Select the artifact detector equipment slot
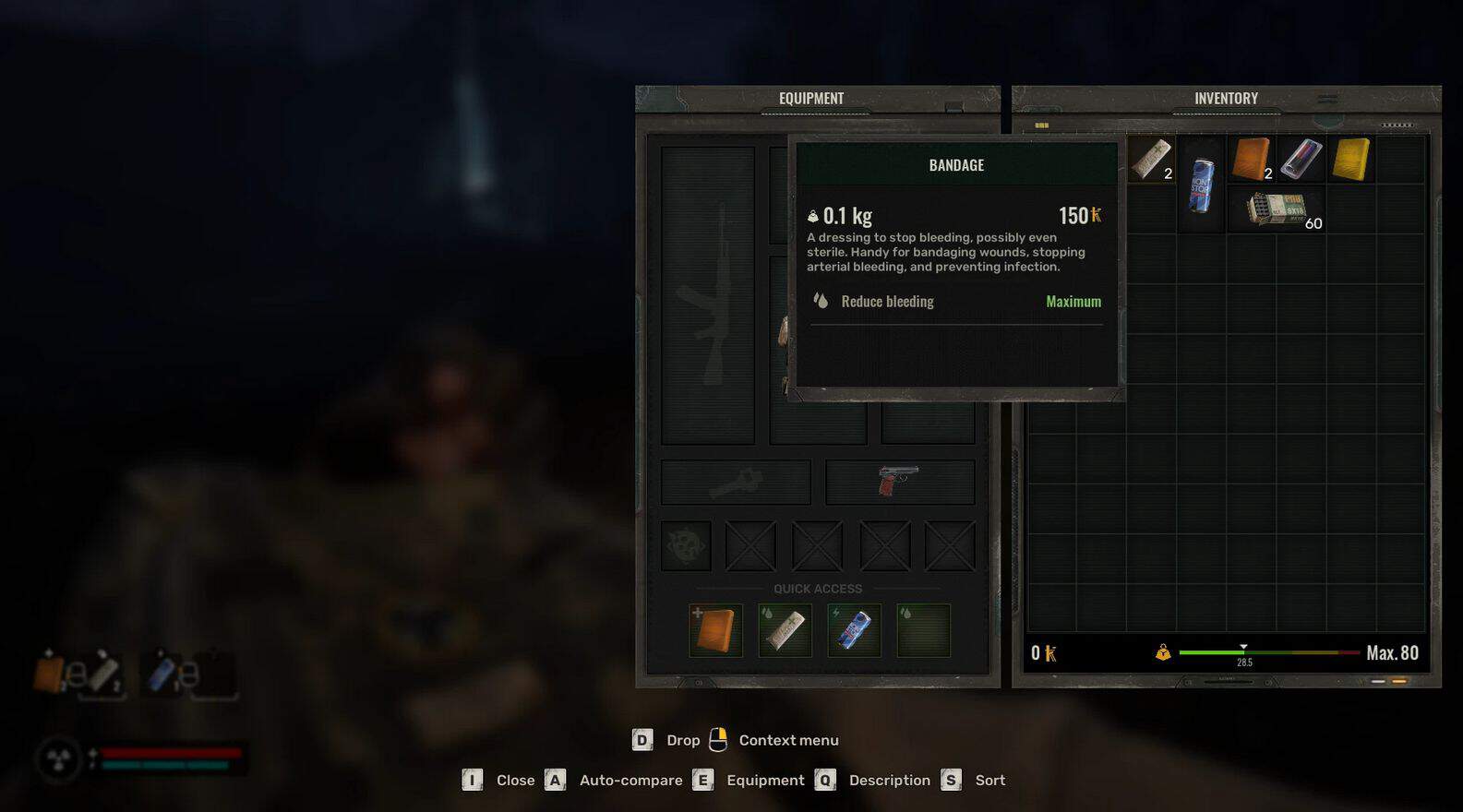This screenshot has width=1463, height=812. 686,545
